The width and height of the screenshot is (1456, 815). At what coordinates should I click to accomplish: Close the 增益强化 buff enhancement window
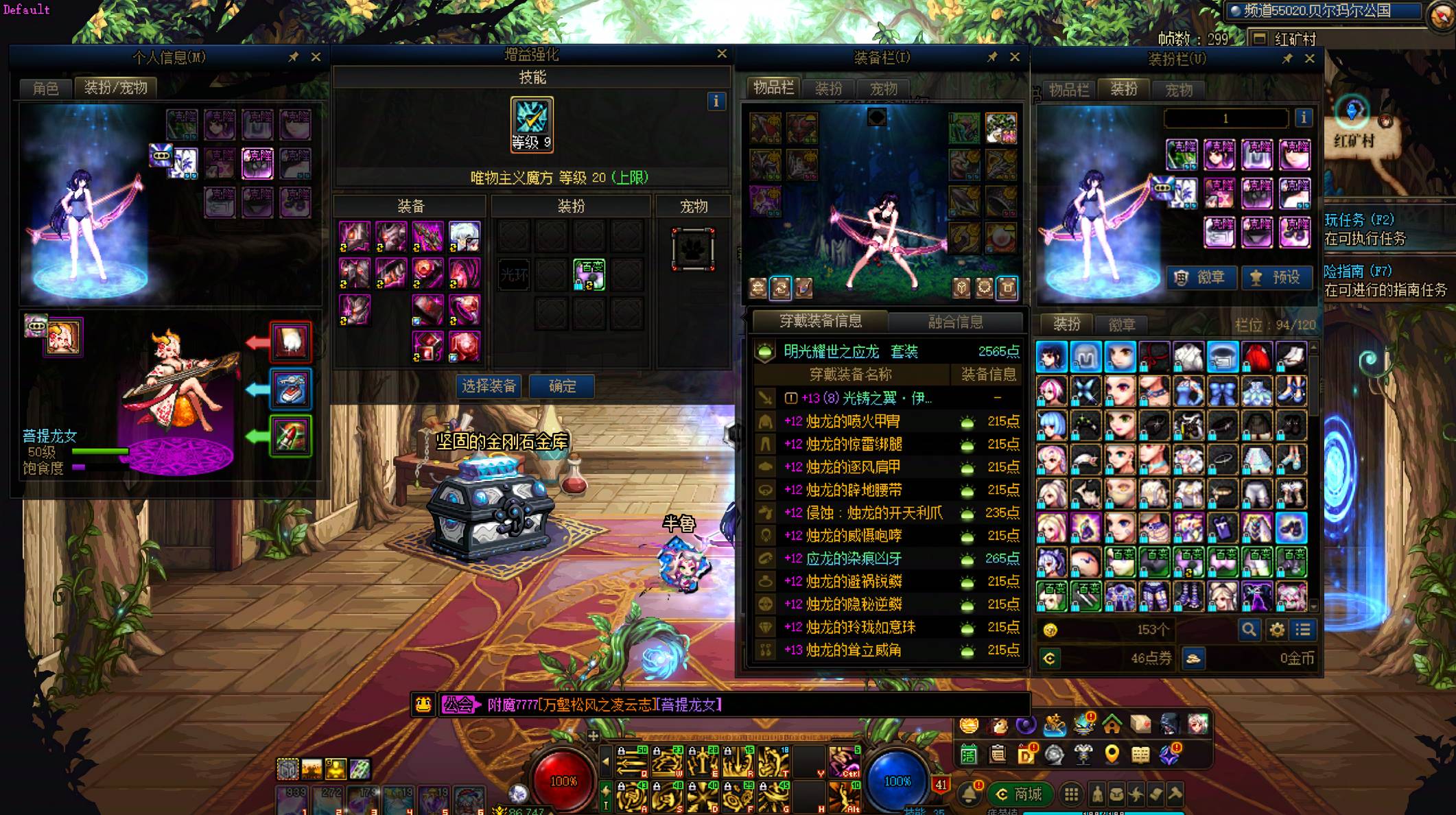tap(722, 54)
